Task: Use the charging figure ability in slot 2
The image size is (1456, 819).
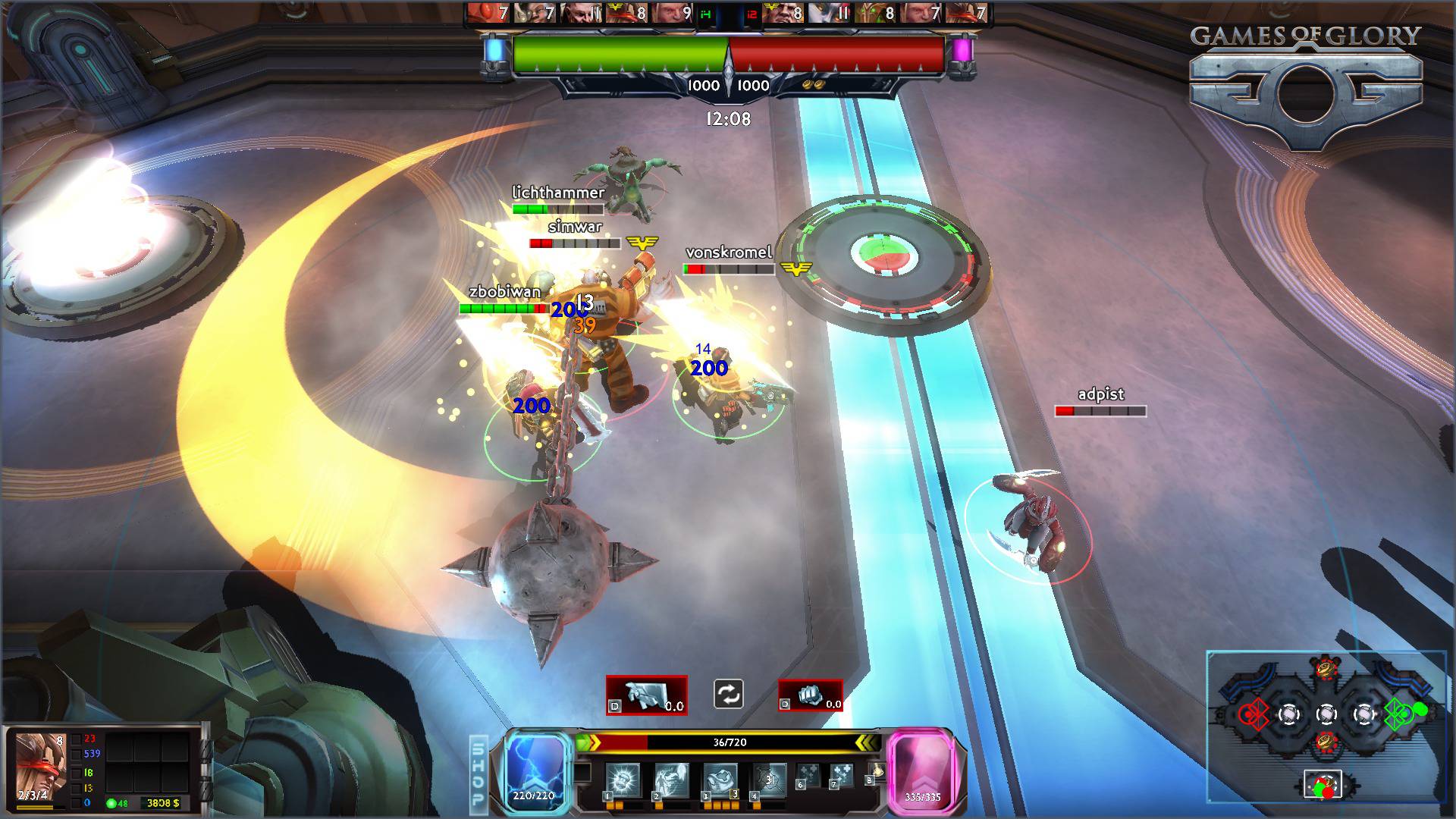Action: [671, 780]
